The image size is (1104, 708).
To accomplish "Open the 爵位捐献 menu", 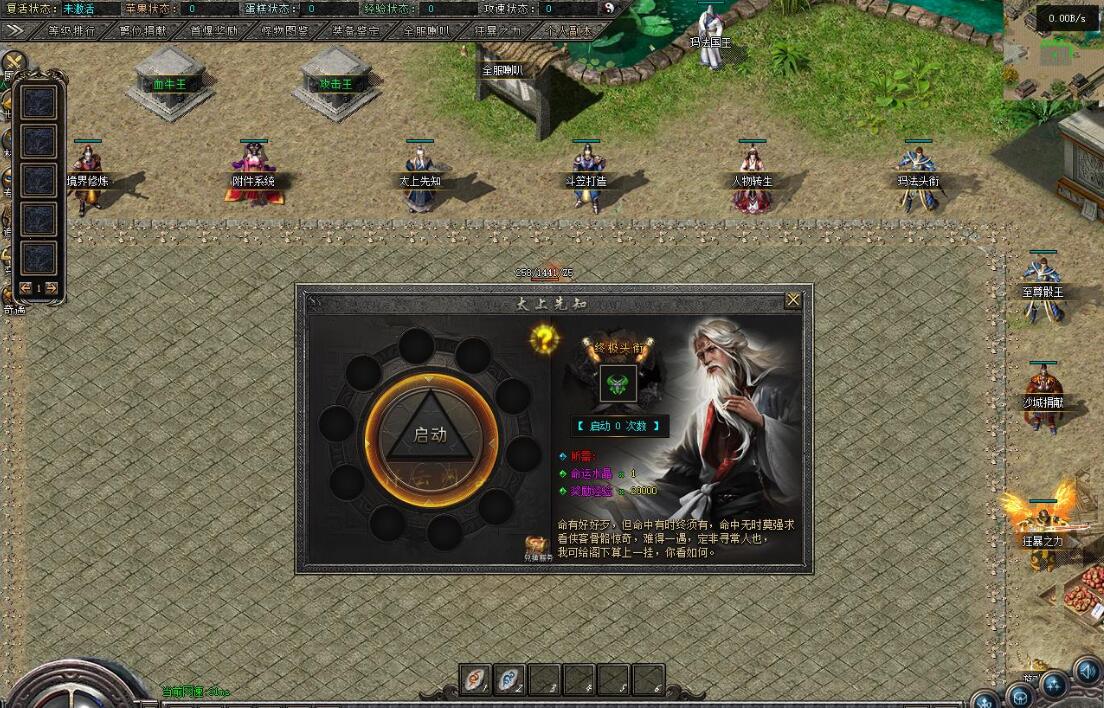I will pyautogui.click(x=143, y=31).
